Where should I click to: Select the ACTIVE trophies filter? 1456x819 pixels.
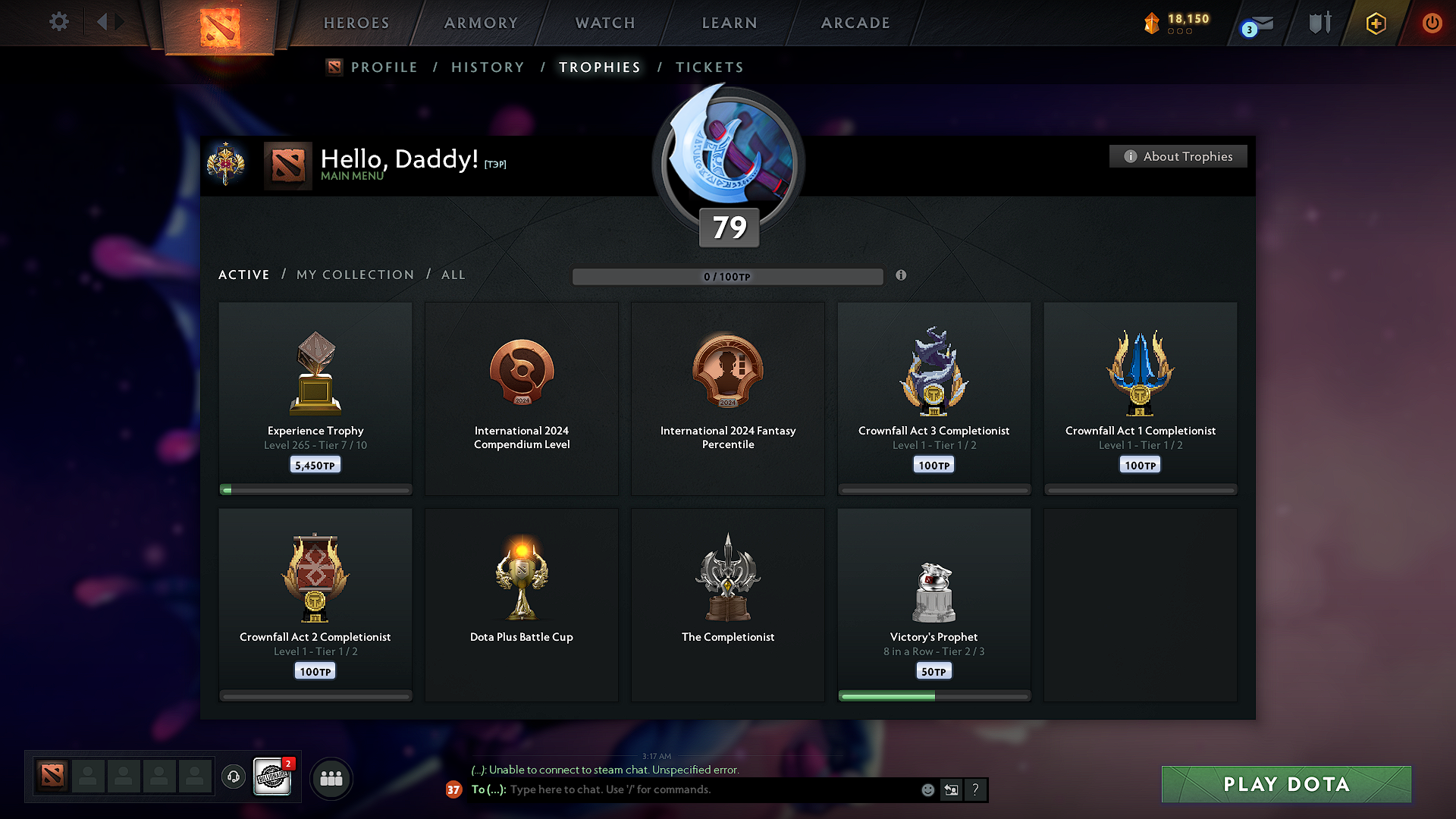click(243, 275)
